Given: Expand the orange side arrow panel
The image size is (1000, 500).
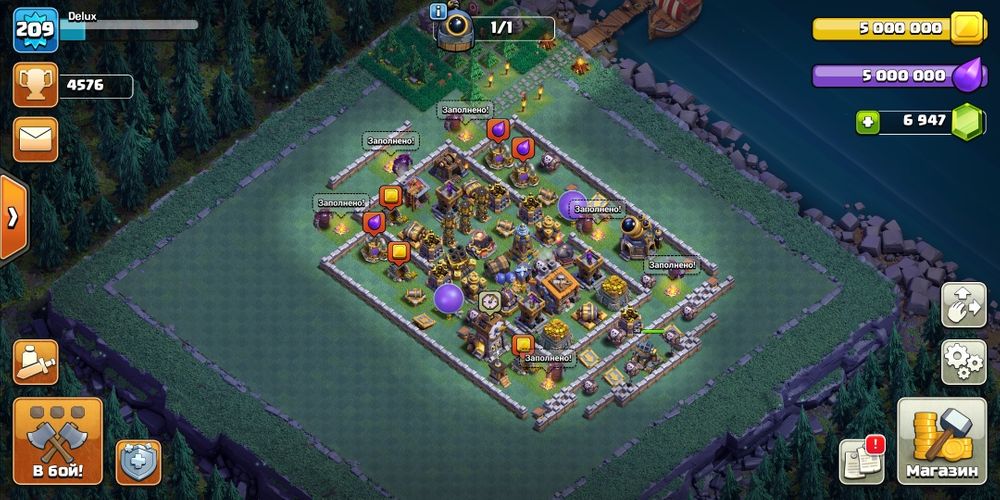Looking at the screenshot, I should point(12,218).
